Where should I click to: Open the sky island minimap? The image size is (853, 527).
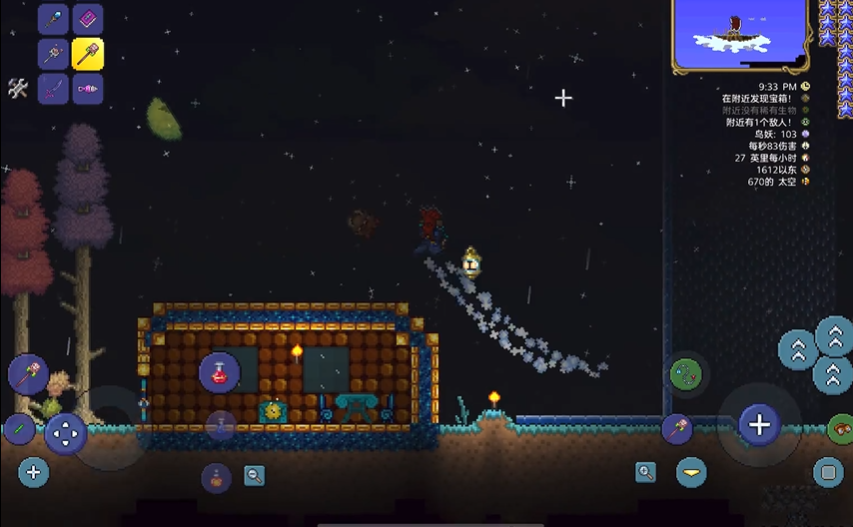click(739, 35)
